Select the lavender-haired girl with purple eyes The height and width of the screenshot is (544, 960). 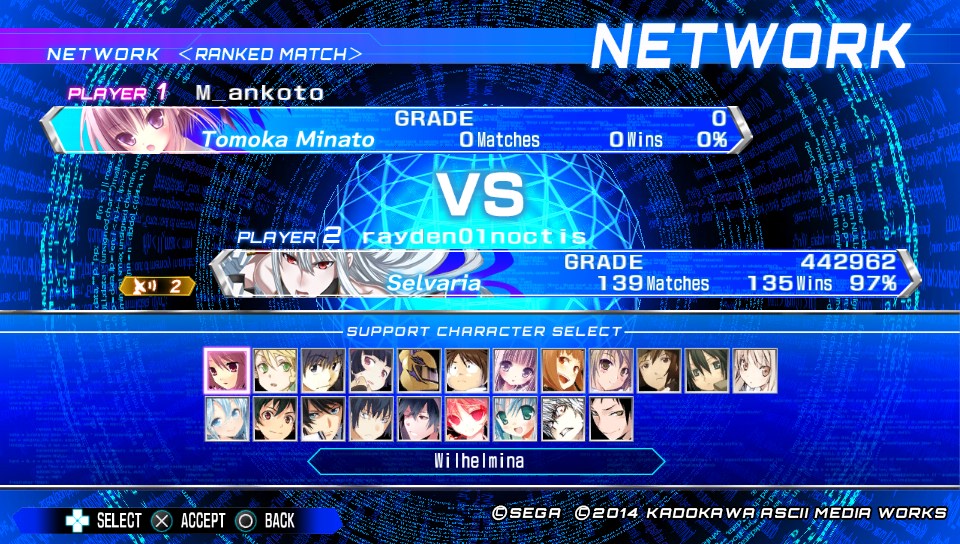click(x=514, y=370)
